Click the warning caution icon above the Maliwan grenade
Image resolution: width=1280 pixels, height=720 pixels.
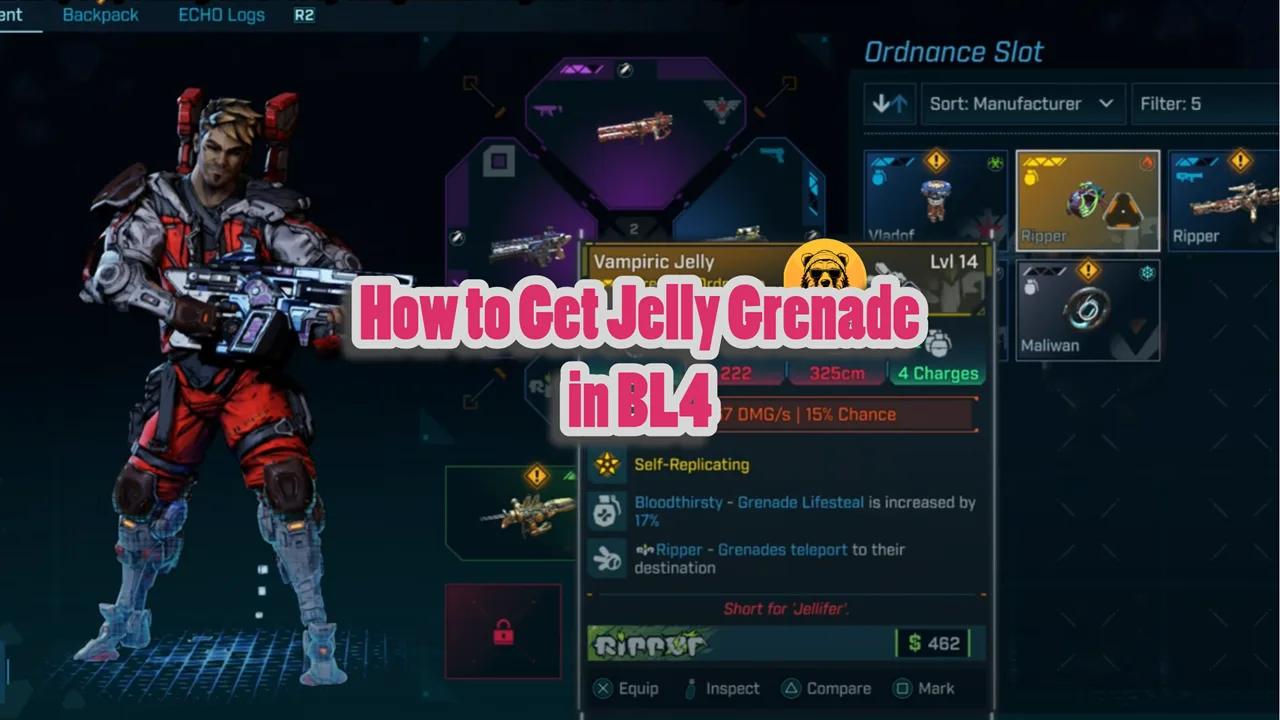point(1088,270)
